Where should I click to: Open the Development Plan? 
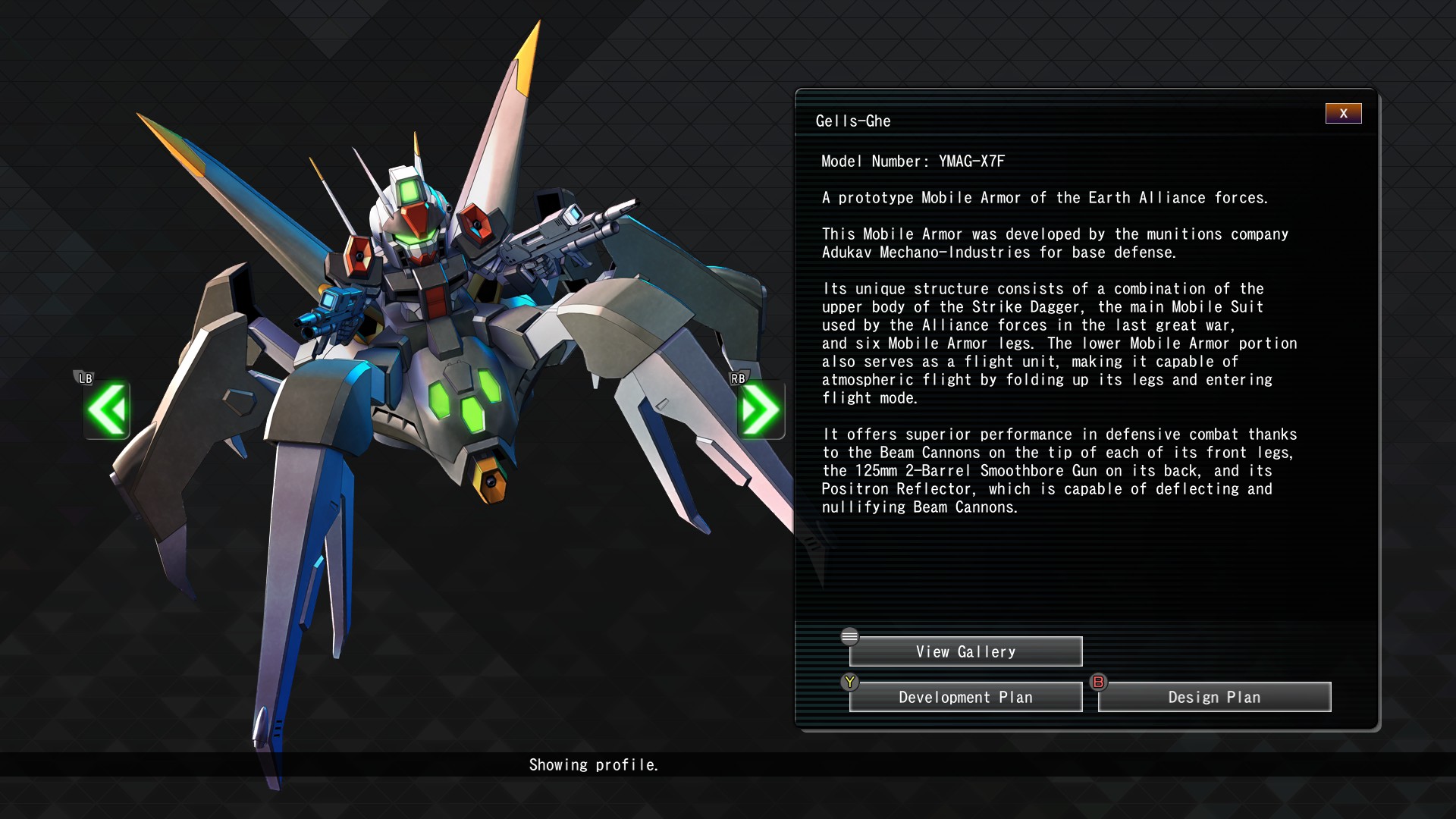965,697
